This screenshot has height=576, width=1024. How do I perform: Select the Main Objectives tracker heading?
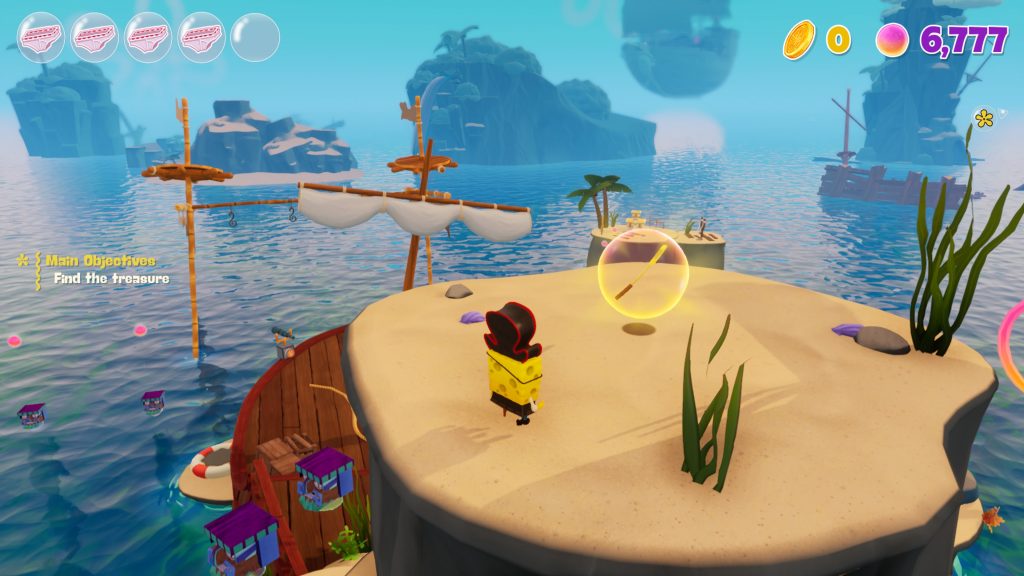tap(100, 260)
